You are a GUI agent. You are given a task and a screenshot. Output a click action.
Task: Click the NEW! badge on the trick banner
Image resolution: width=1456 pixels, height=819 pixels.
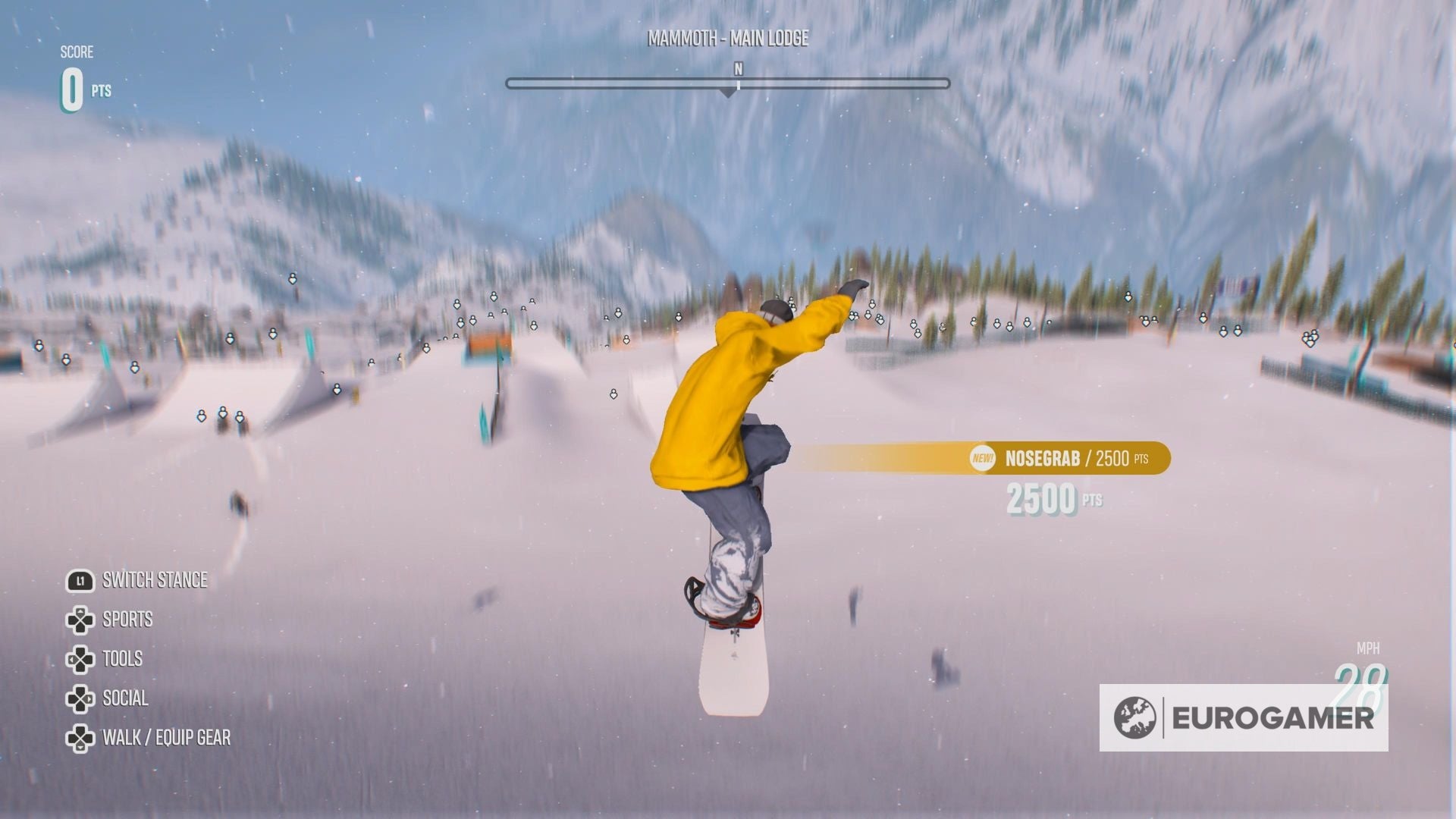[982, 459]
